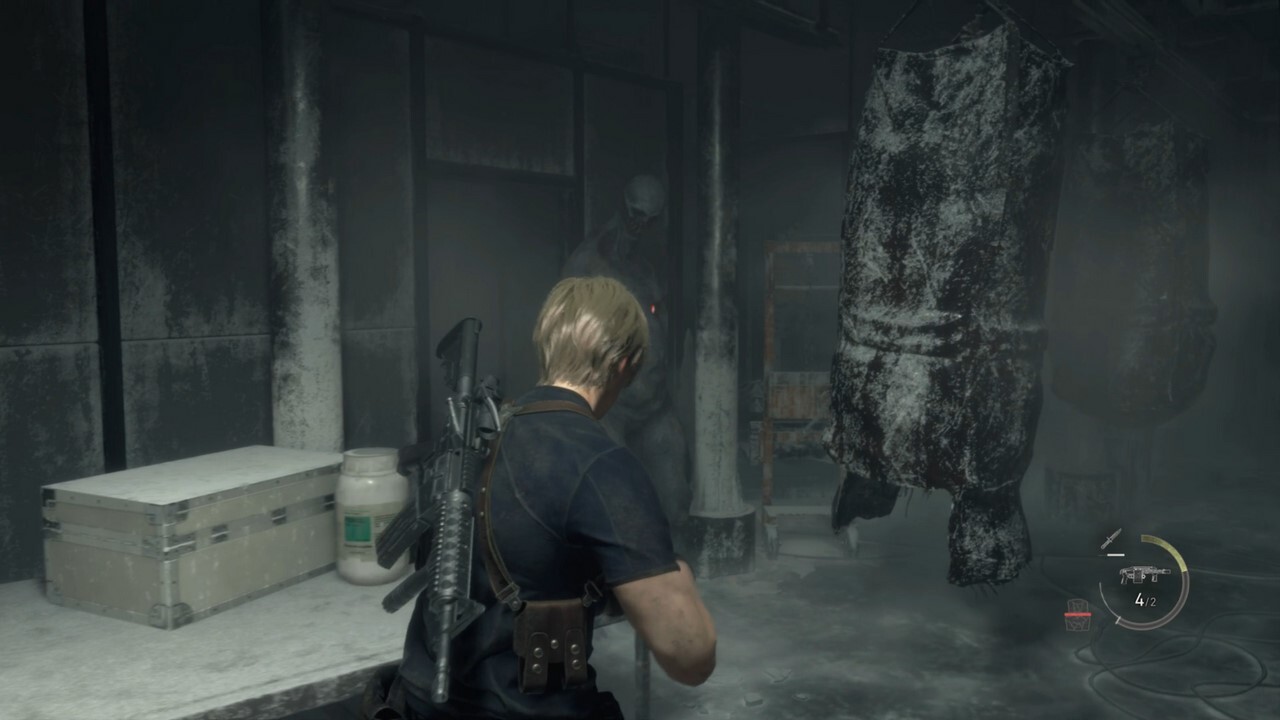Image resolution: width=1280 pixels, height=720 pixels.
Task: Click the white knife durability bar
Action: coord(1115,554)
